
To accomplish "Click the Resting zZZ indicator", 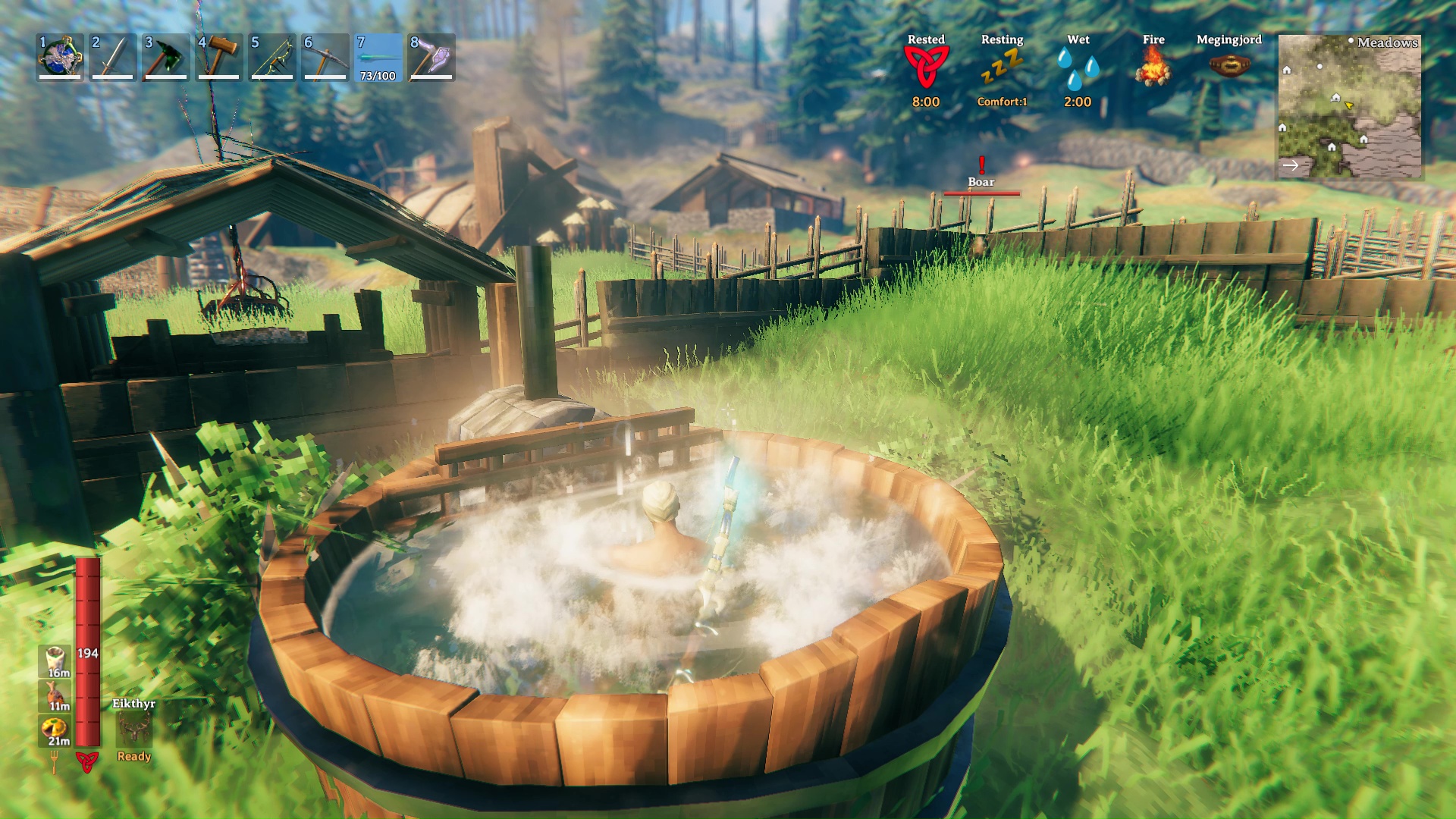I will point(1003,64).
